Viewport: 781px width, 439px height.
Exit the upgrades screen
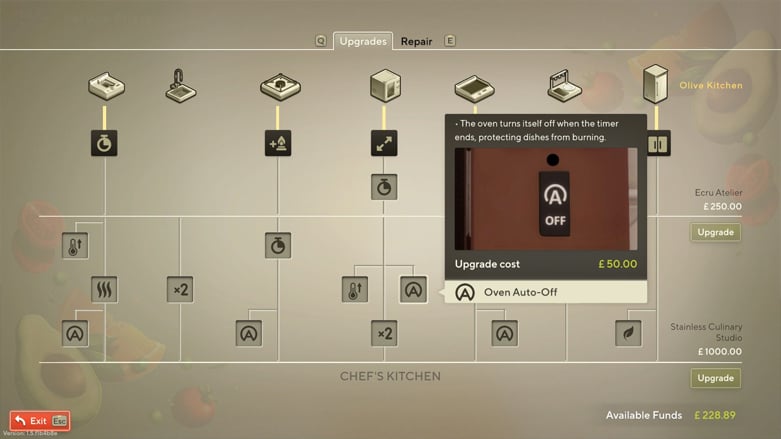tap(40, 421)
